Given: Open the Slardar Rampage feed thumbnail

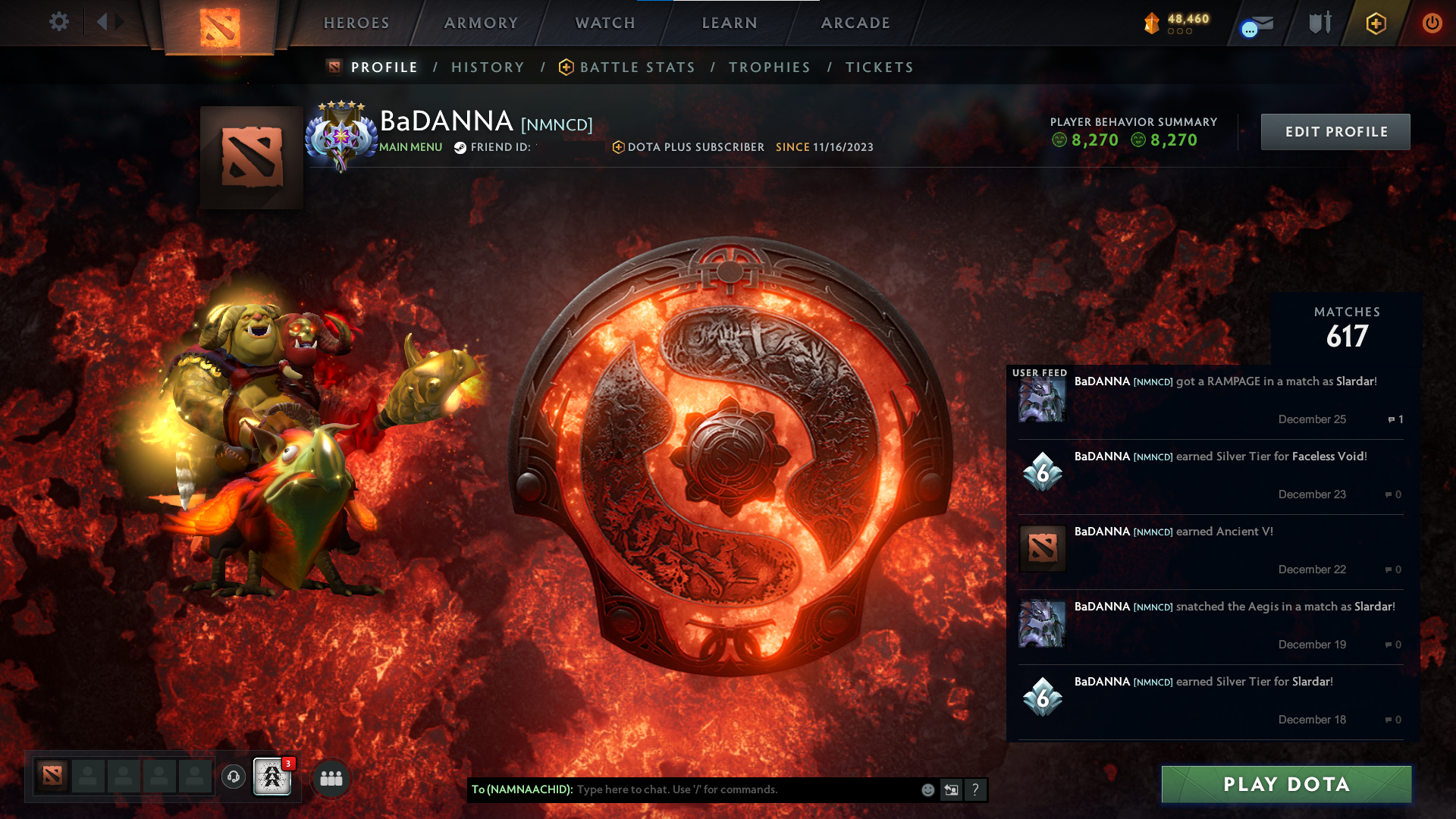Looking at the screenshot, I should (x=1041, y=400).
